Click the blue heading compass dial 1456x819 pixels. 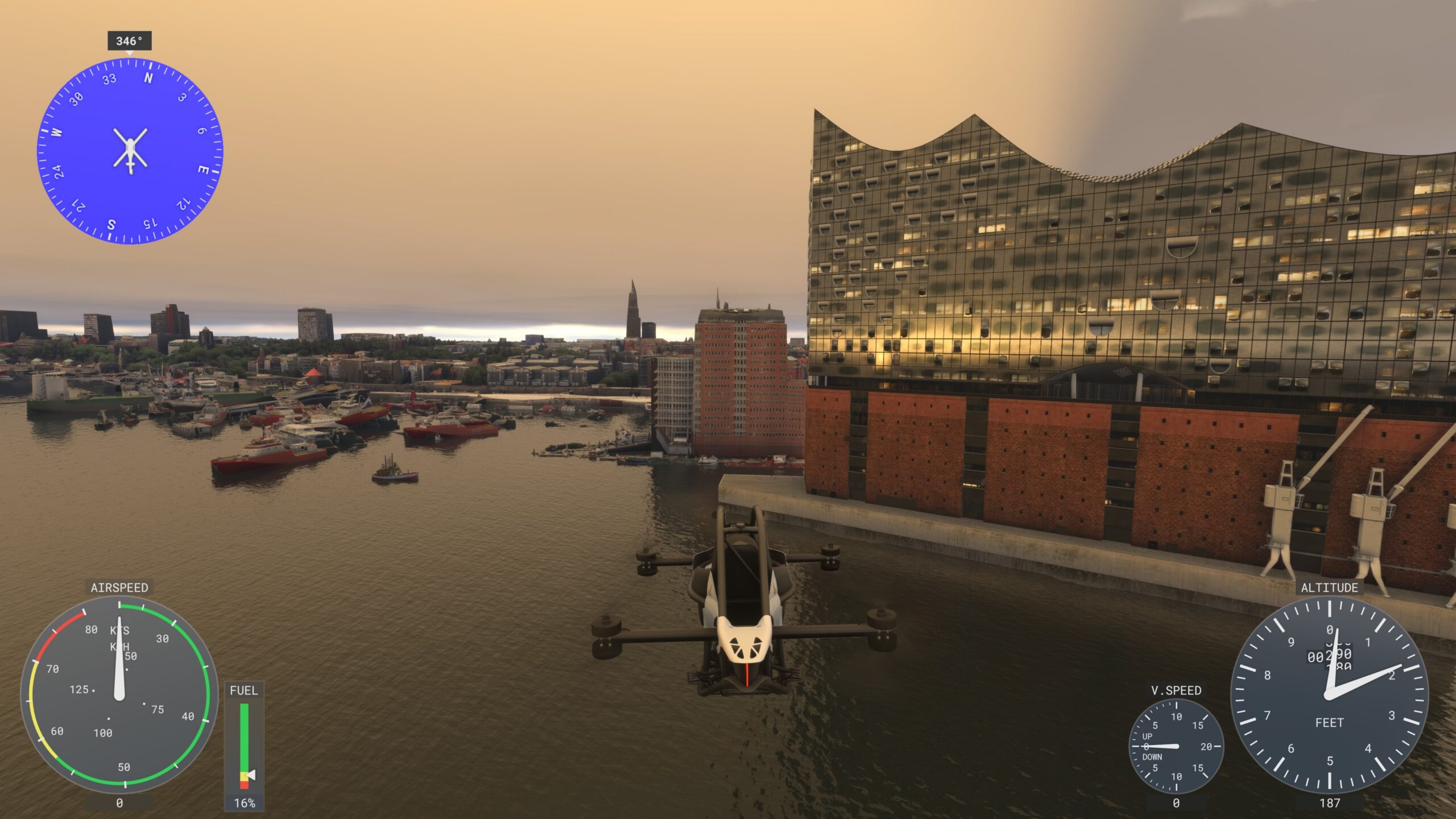coord(130,151)
